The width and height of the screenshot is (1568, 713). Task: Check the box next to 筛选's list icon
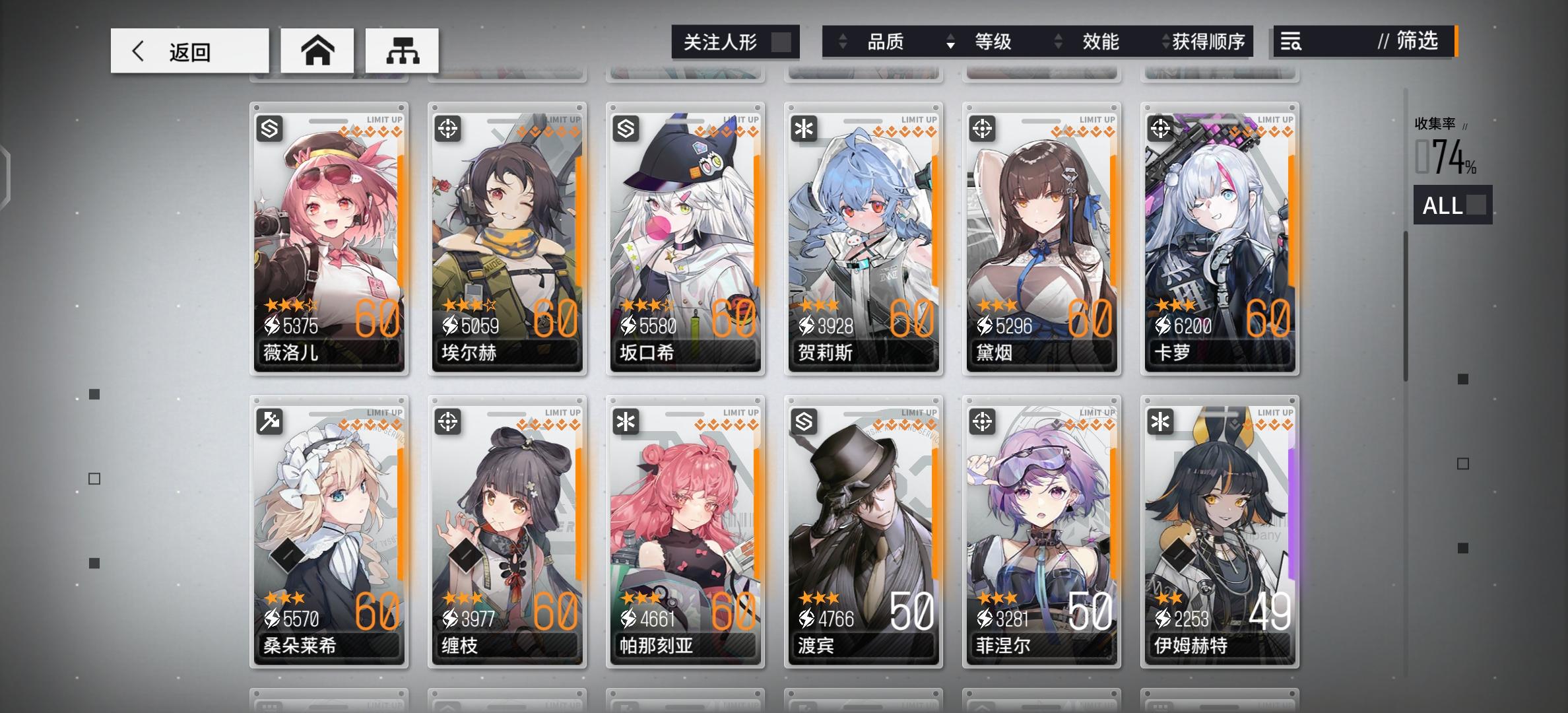click(x=1291, y=42)
